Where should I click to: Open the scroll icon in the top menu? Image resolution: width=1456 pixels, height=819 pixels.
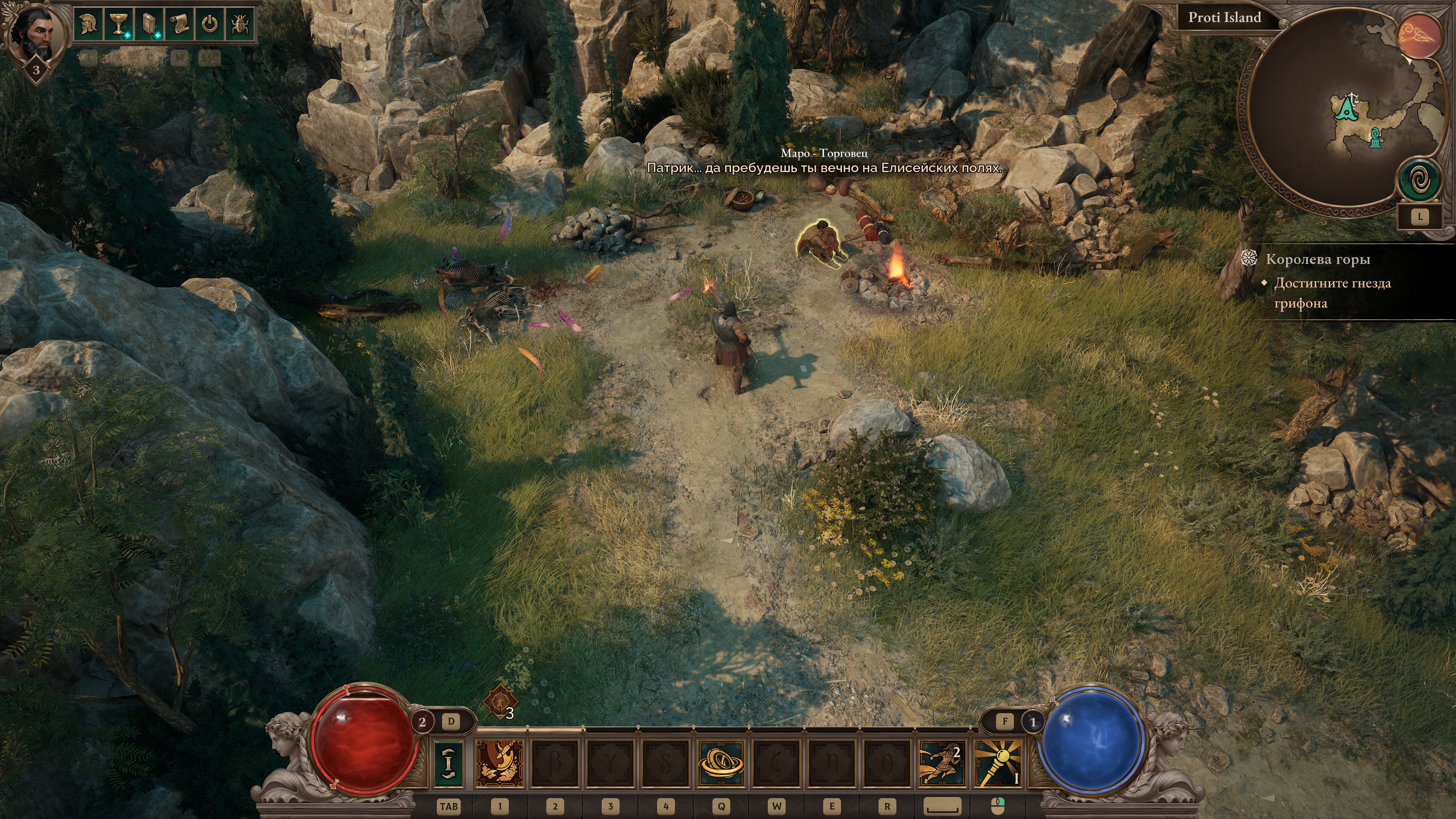click(179, 24)
